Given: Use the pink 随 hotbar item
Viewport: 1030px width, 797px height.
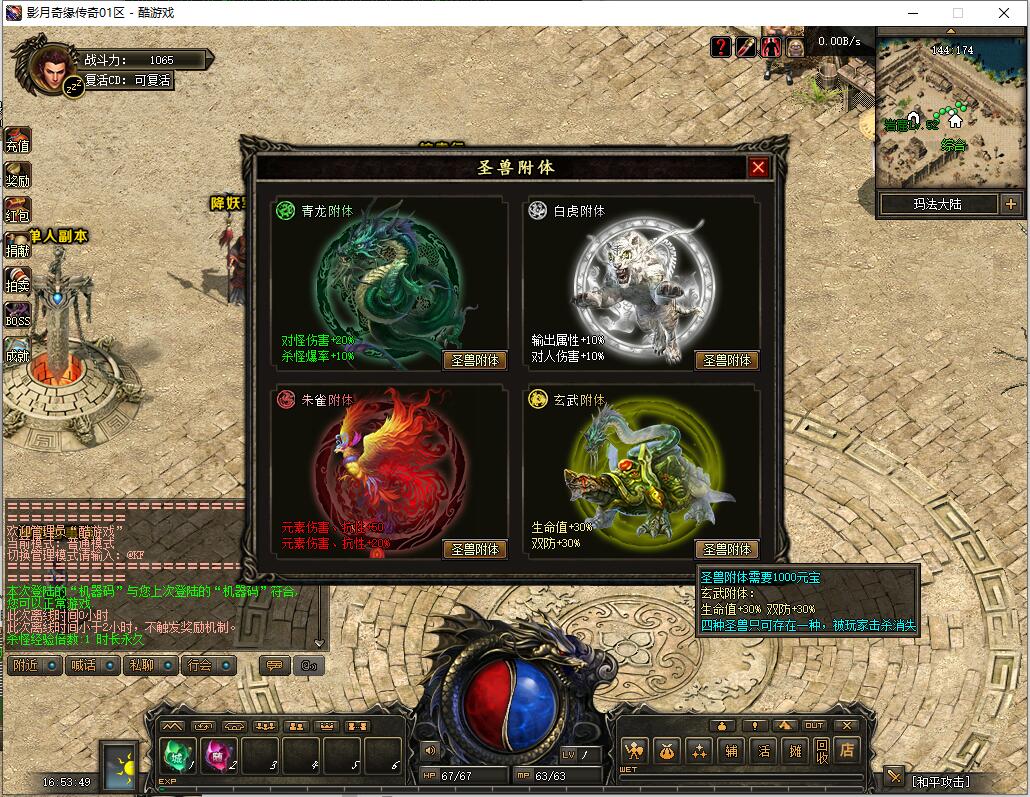Looking at the screenshot, I should tap(219, 755).
